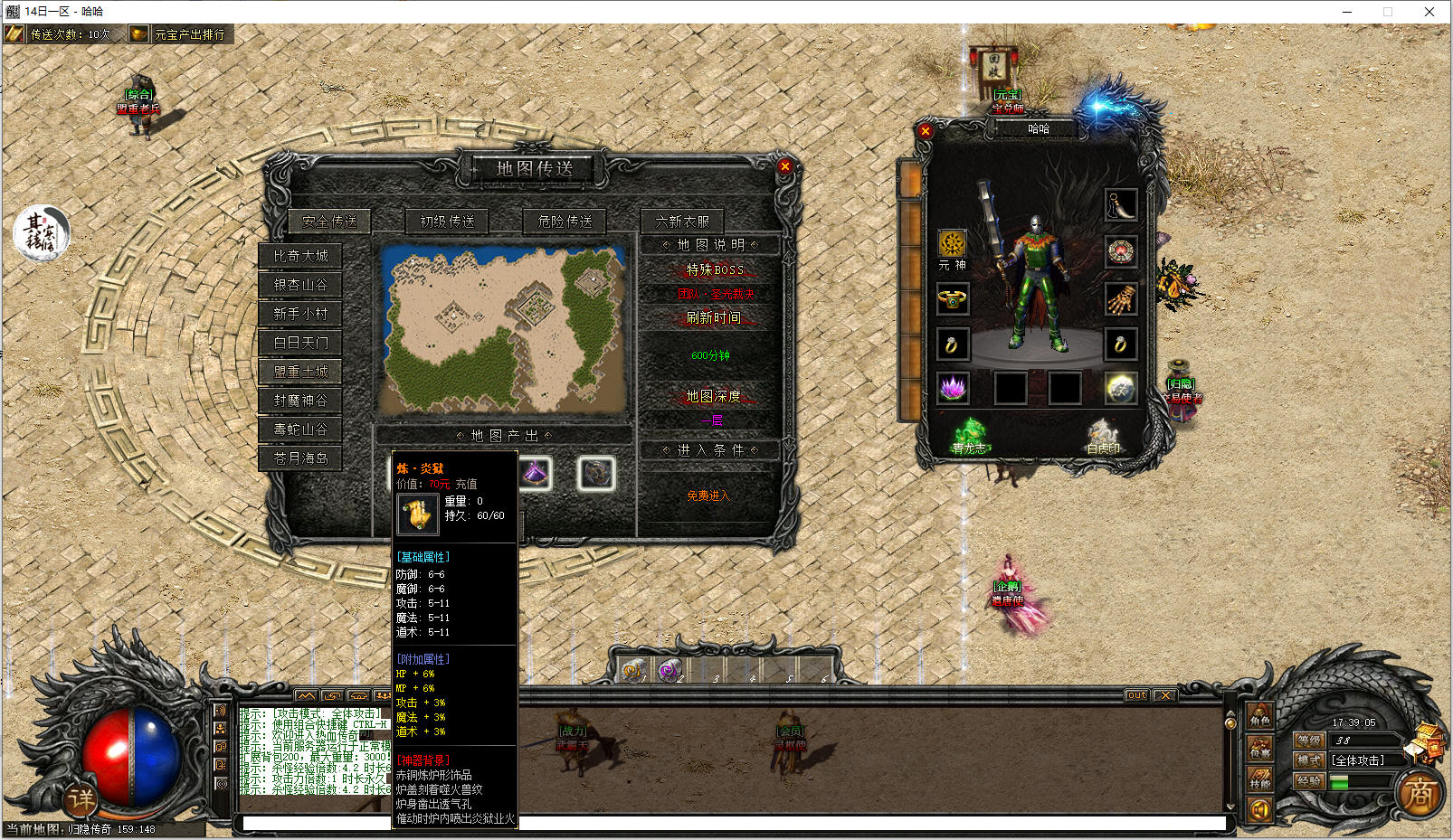
Task: Open the 青龙志 green dragon icon
Action: pyautogui.click(x=970, y=434)
